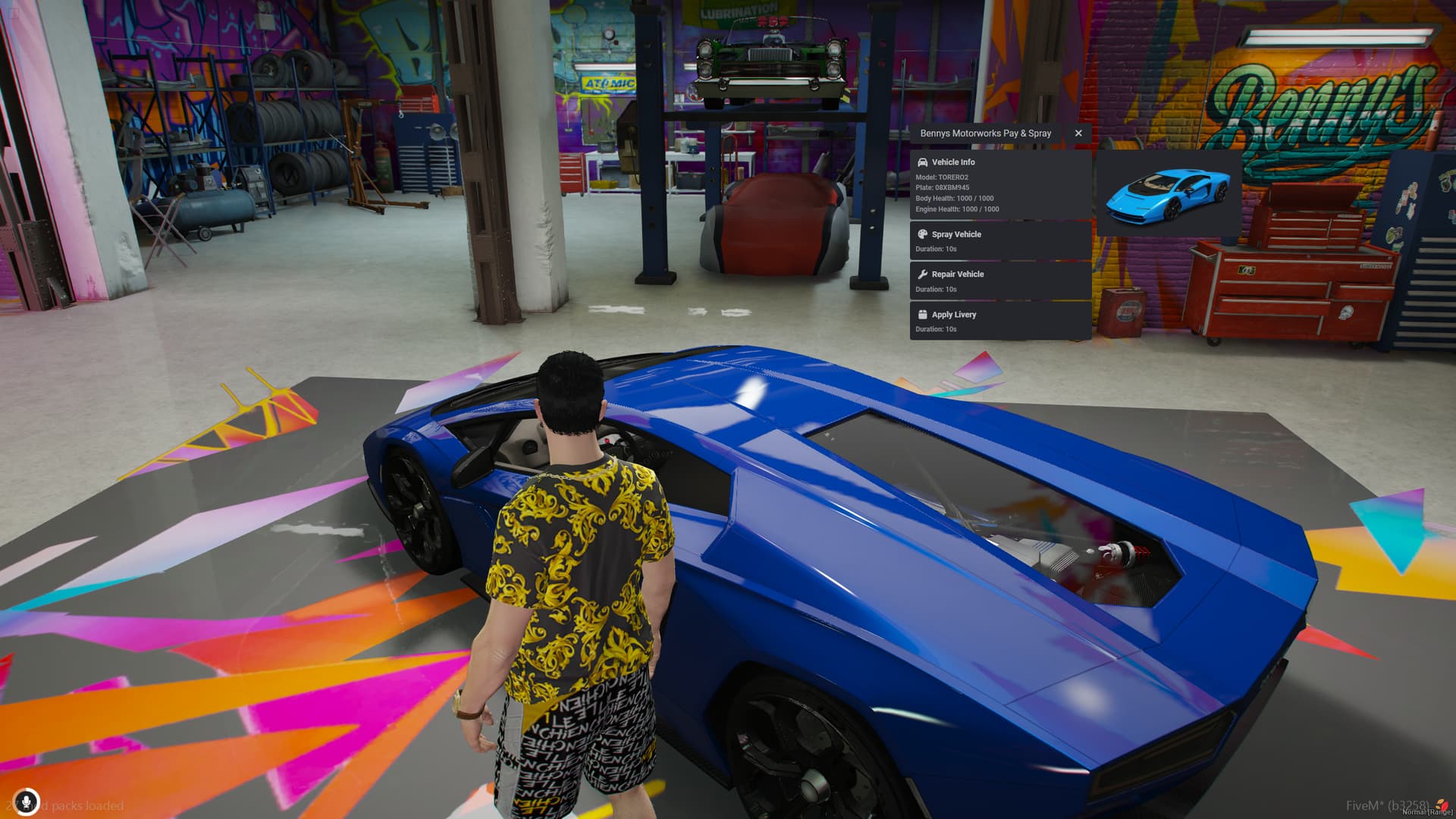This screenshot has width=1456, height=819.
Task: Click the wrench icon next to Repair Vehicle
Action: click(922, 274)
